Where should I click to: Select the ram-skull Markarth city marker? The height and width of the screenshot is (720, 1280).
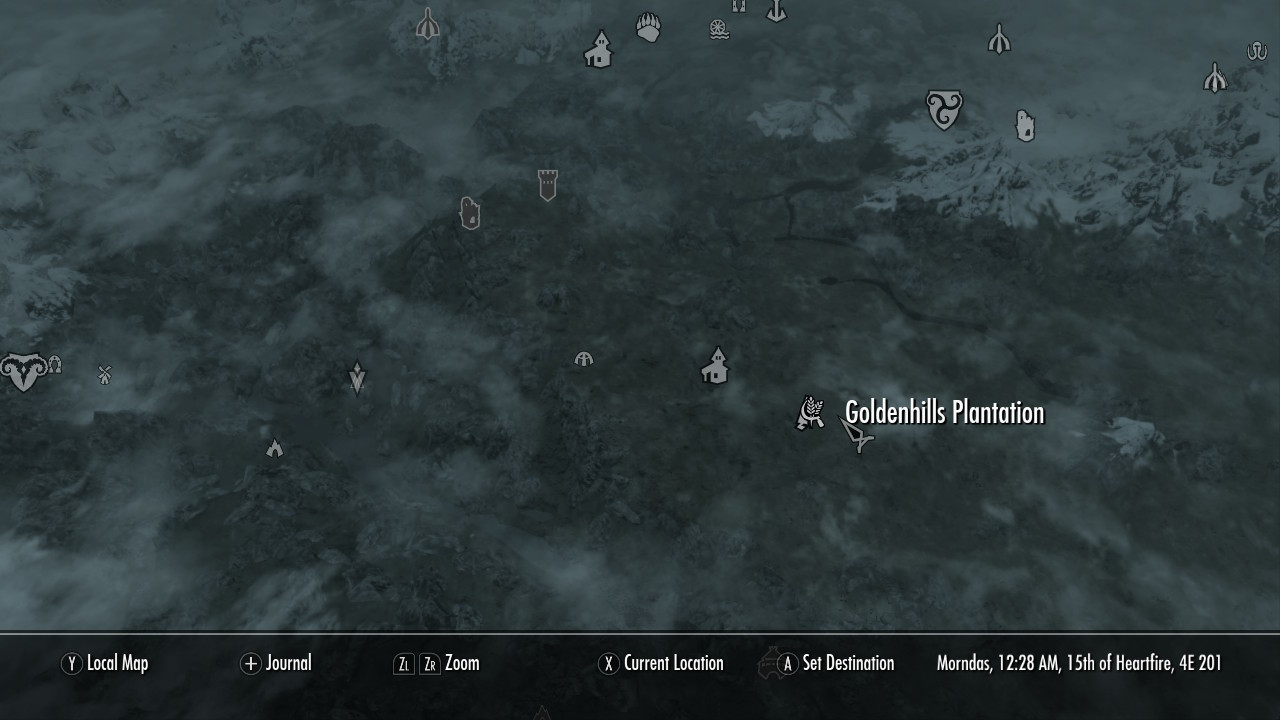(x=24, y=370)
